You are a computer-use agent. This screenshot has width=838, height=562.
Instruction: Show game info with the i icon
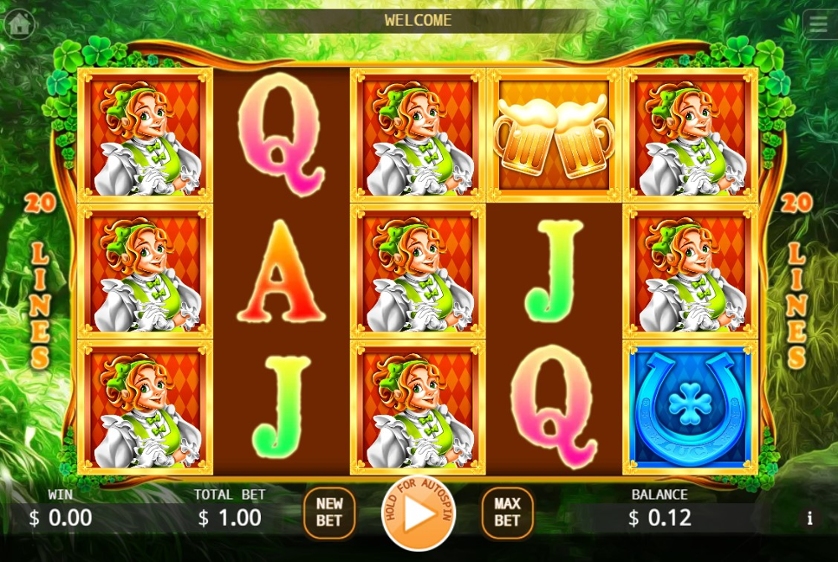click(809, 518)
